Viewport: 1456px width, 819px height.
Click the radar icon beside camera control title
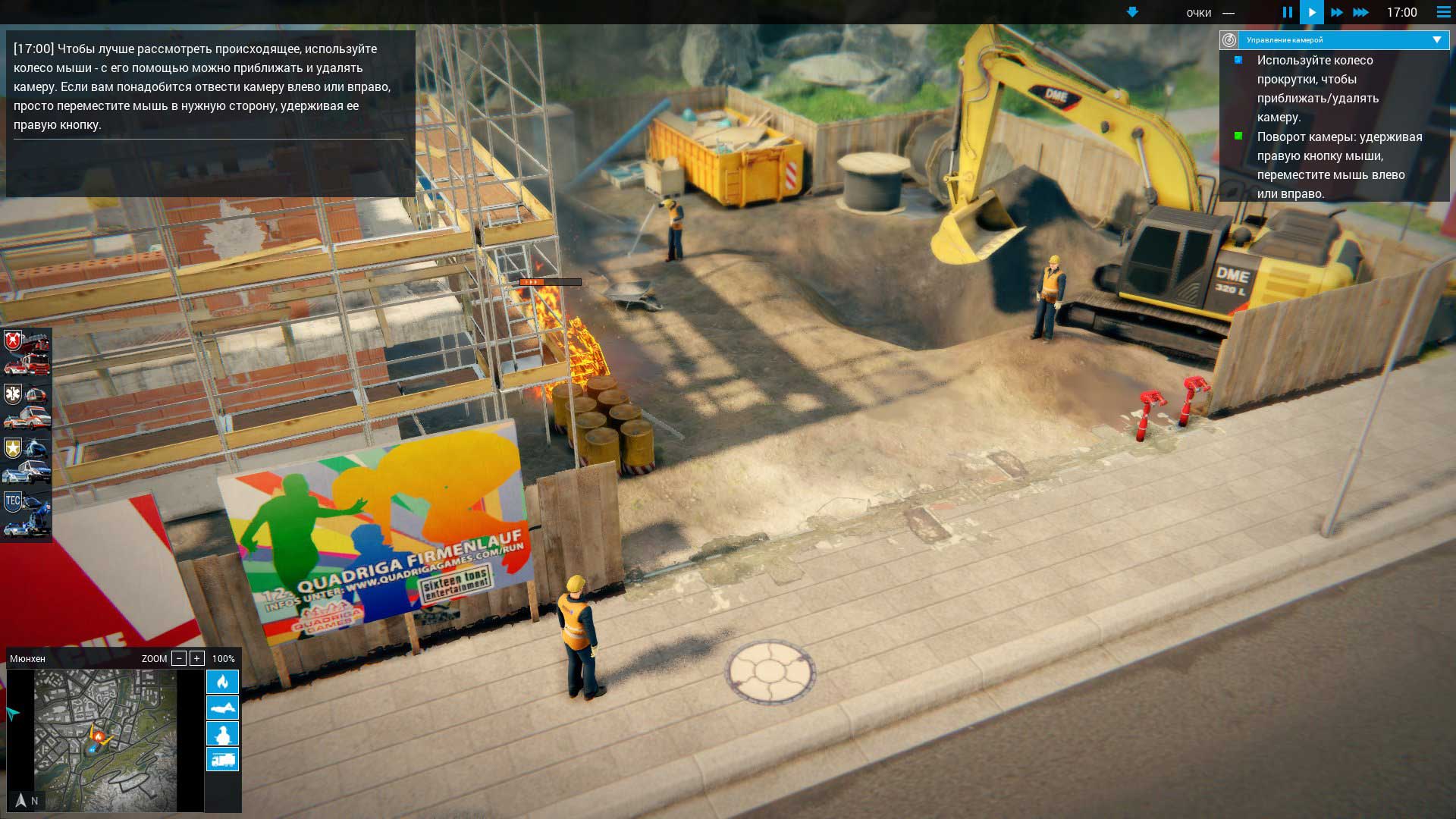(x=1229, y=39)
